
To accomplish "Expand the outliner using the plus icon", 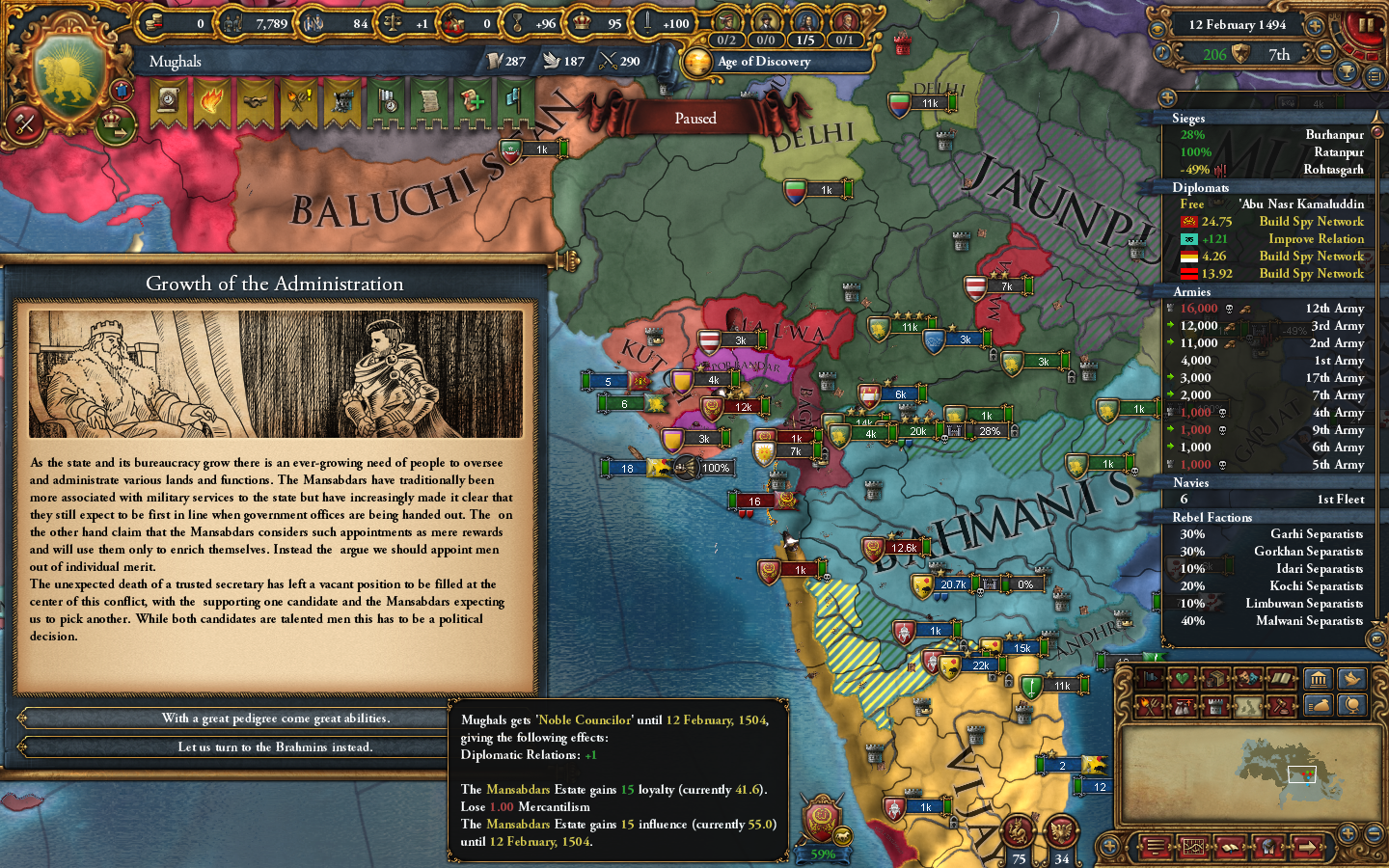I will click(1166, 97).
